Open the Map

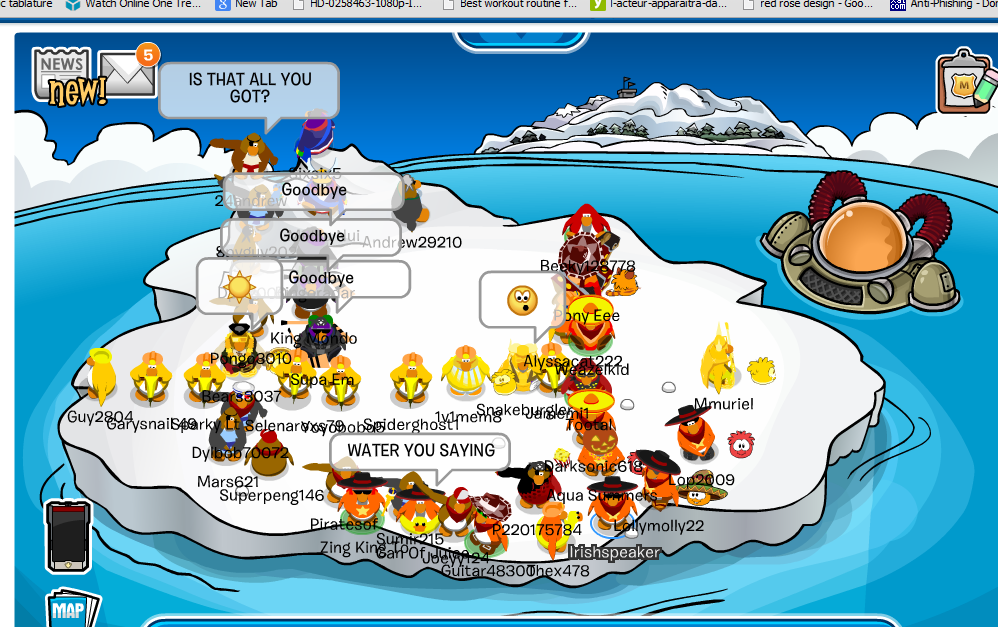[x=72, y=608]
